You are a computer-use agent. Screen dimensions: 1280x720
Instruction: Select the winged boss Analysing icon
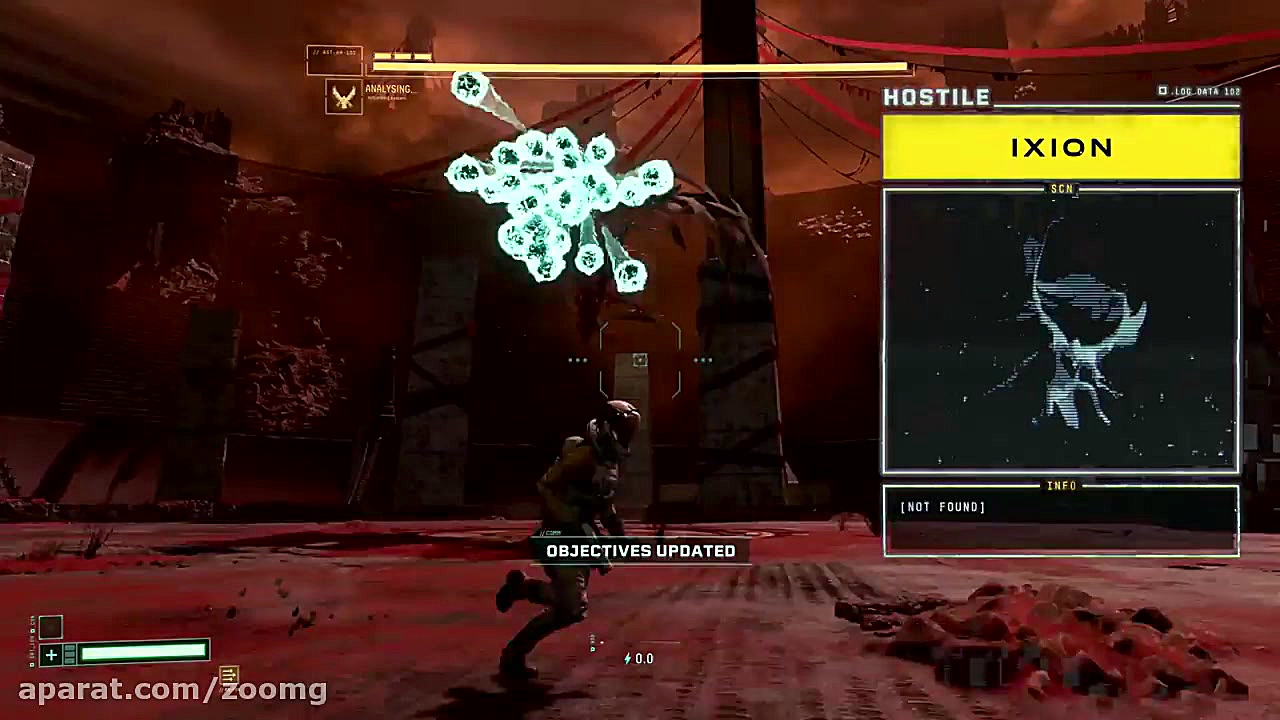point(344,96)
